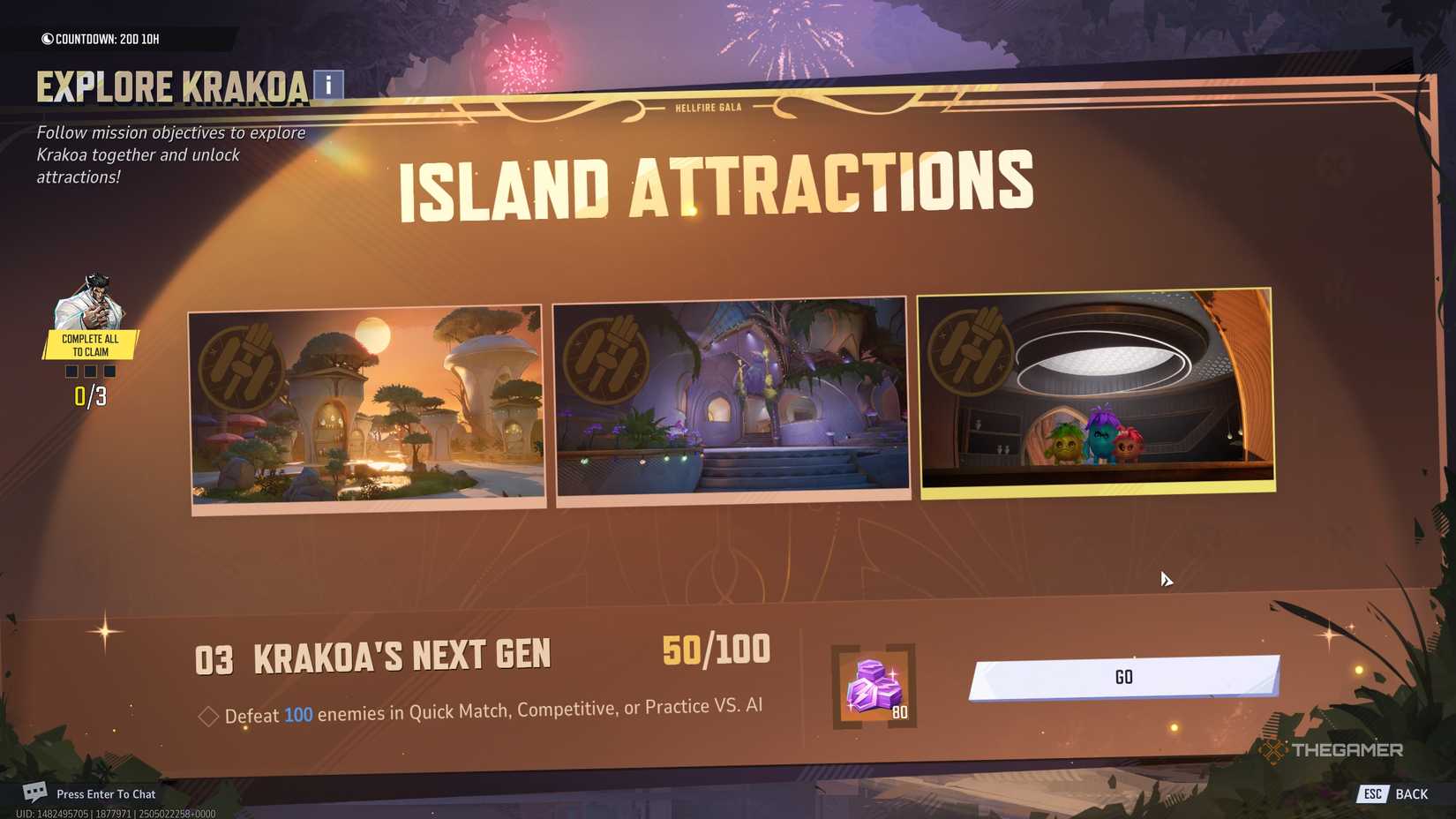
Task: Open chat via the speech bubble icon
Action: tap(34, 793)
